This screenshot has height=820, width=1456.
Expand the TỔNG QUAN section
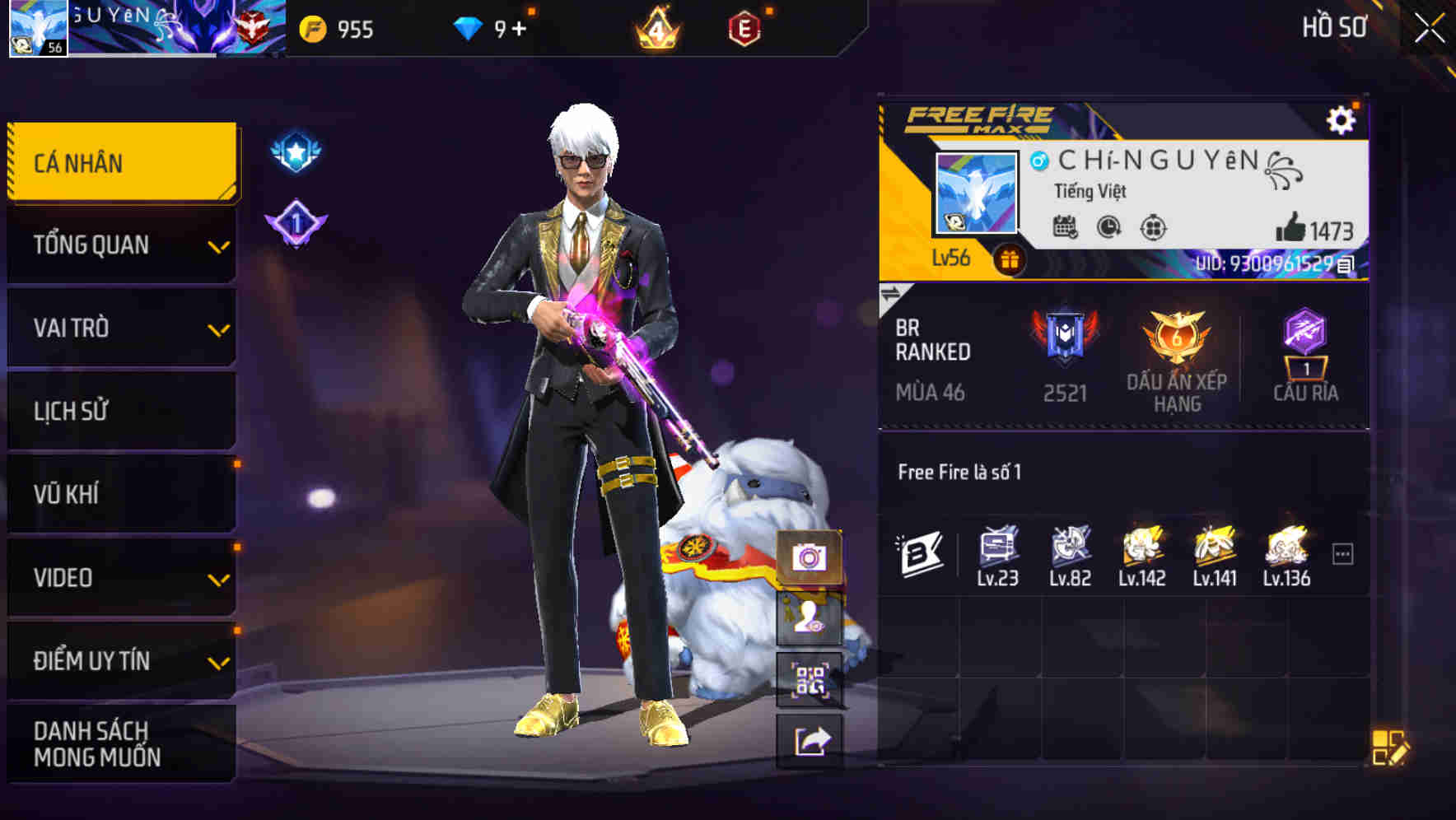pyautogui.click(x=120, y=245)
